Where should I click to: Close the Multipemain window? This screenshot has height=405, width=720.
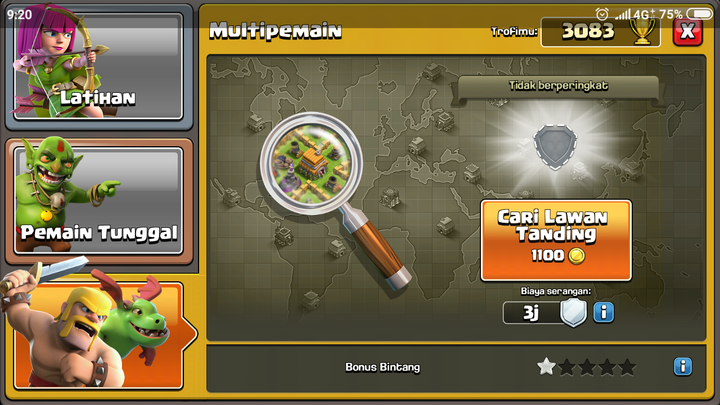coord(686,31)
